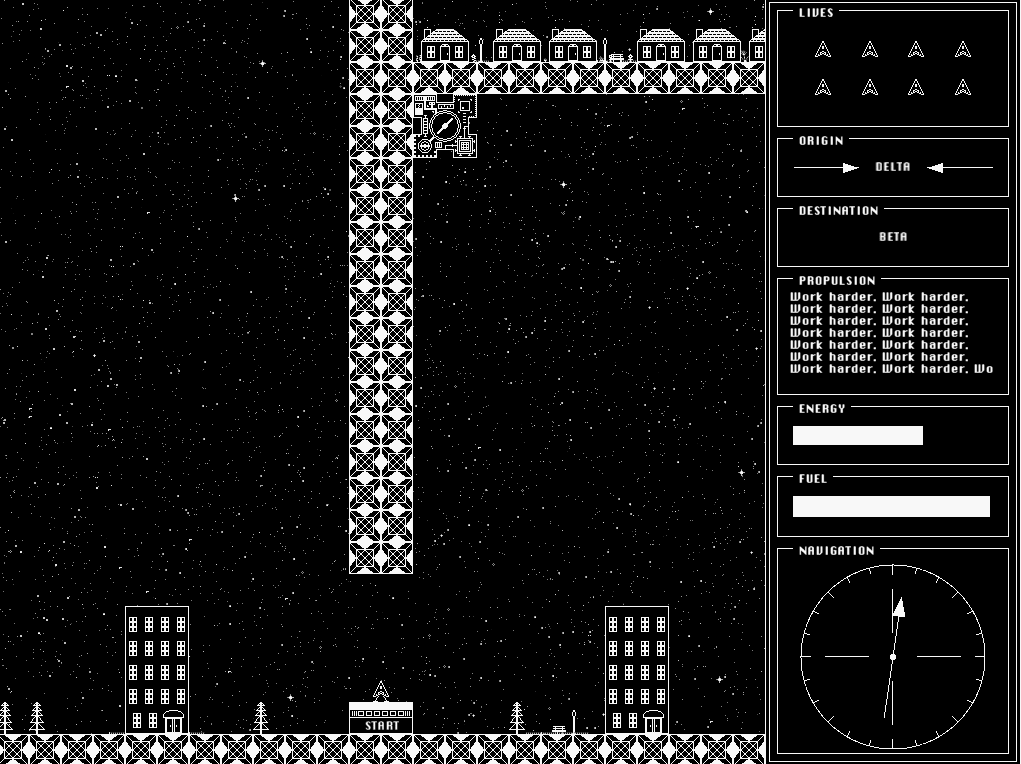Select the Destination BETA panel

[893, 237]
